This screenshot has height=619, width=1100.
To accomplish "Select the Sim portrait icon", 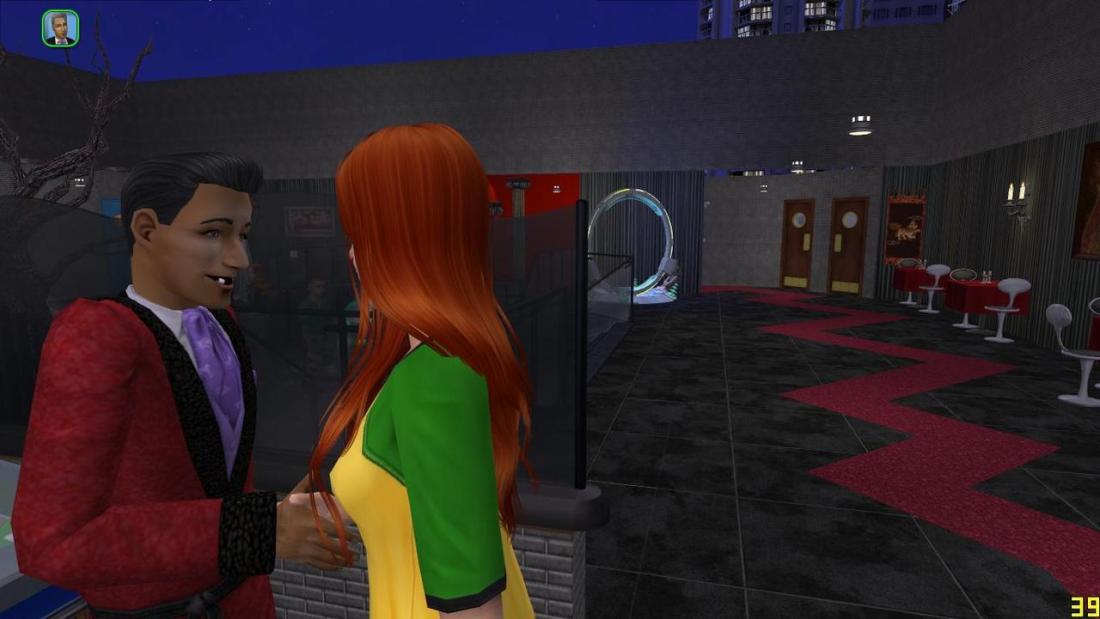I will (x=60, y=28).
